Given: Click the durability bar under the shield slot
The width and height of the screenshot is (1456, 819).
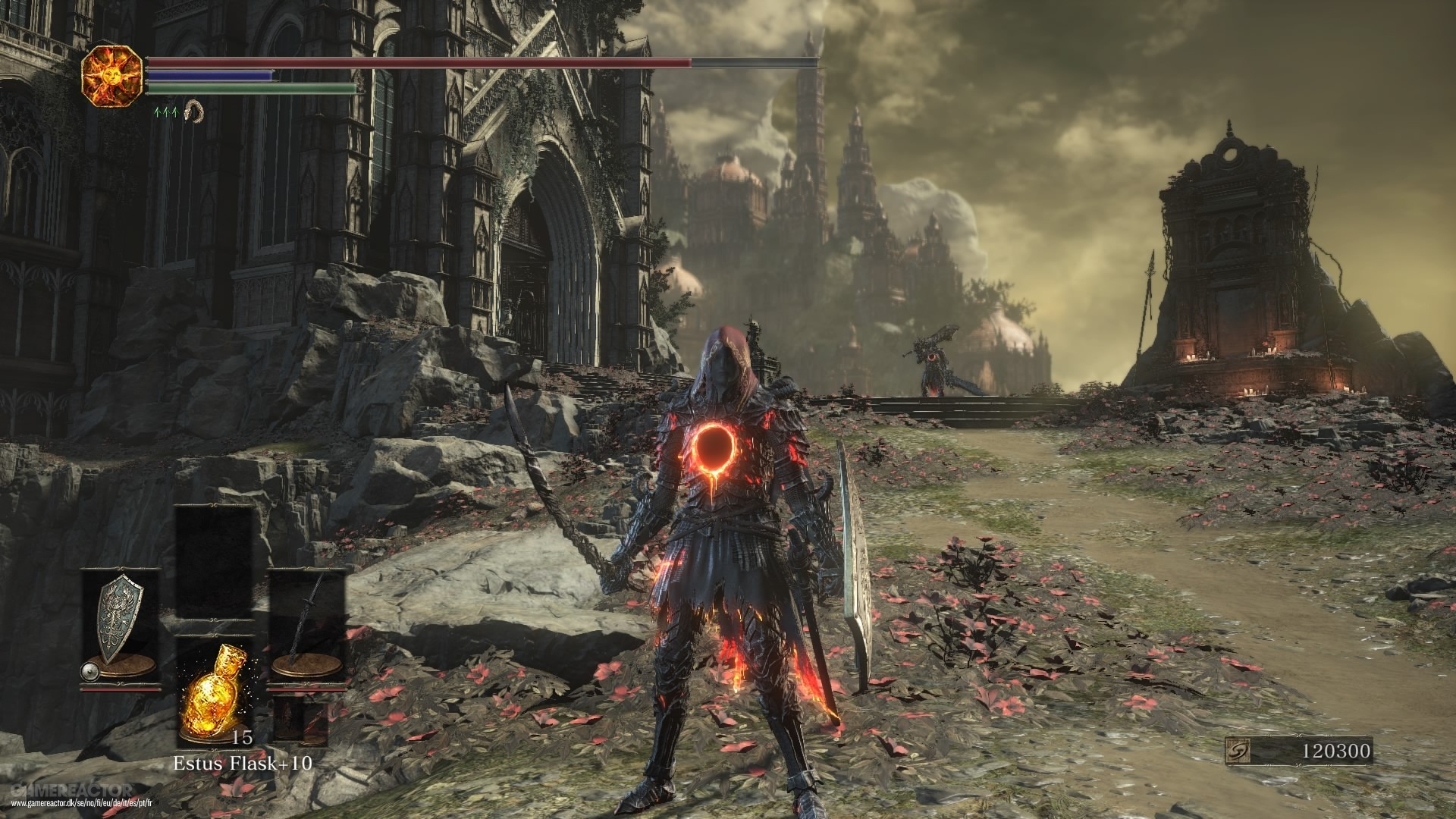Looking at the screenshot, I should 120,689.
